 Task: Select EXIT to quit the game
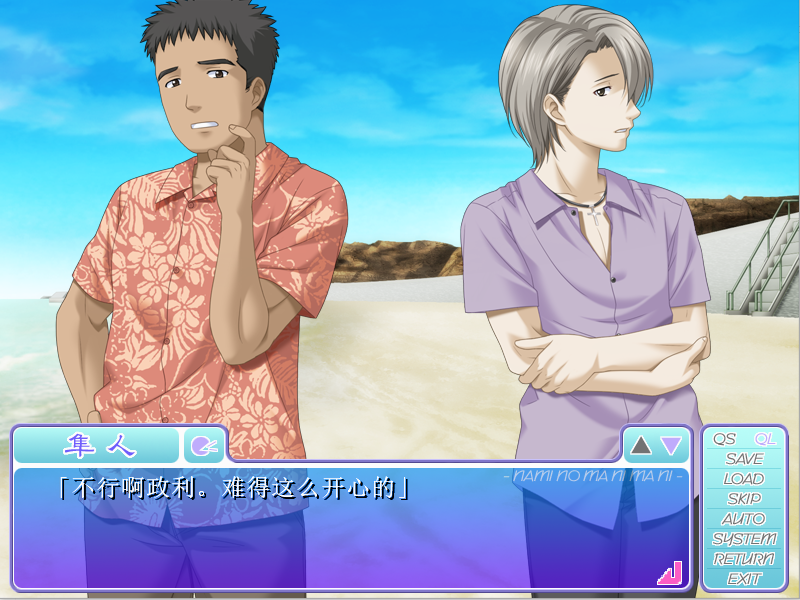(744, 579)
